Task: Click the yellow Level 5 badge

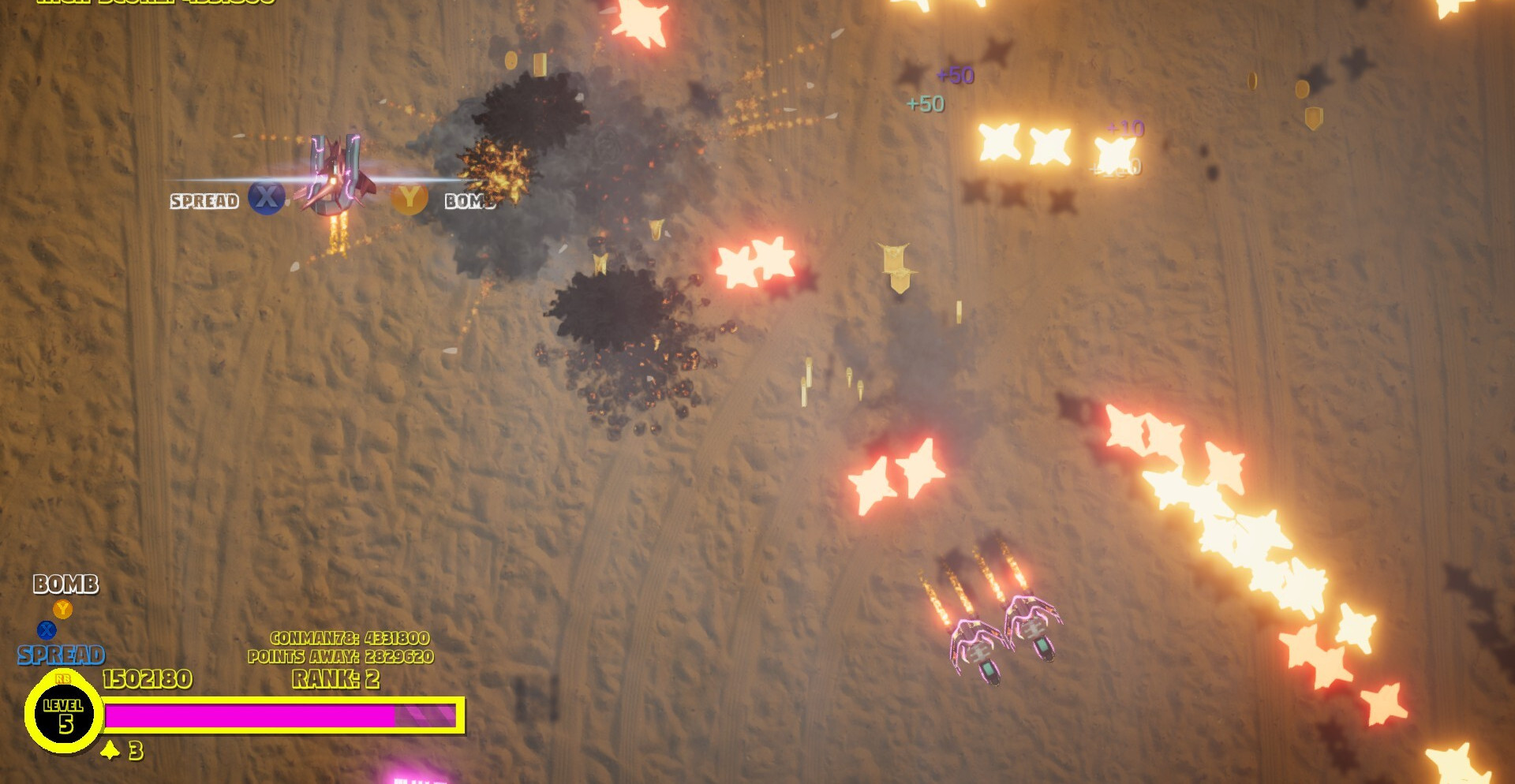Action: pyautogui.click(x=64, y=715)
